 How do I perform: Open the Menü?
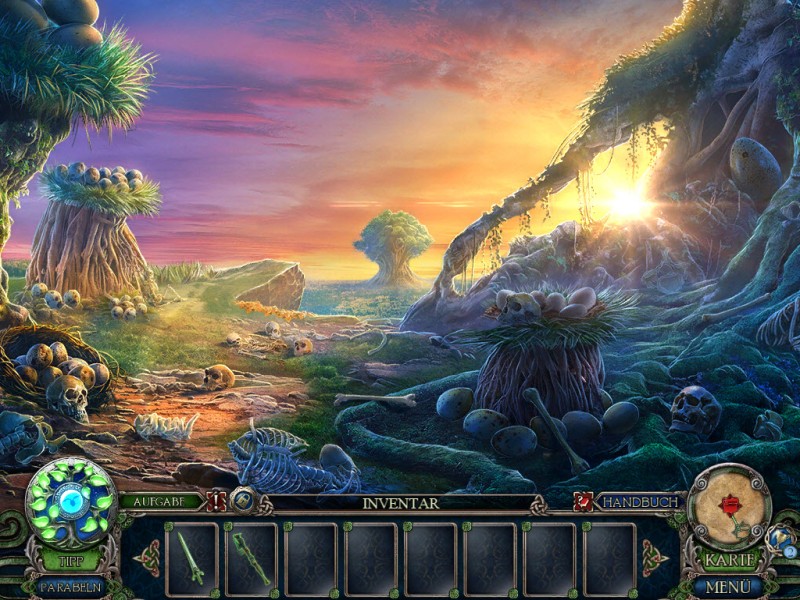pos(729,586)
